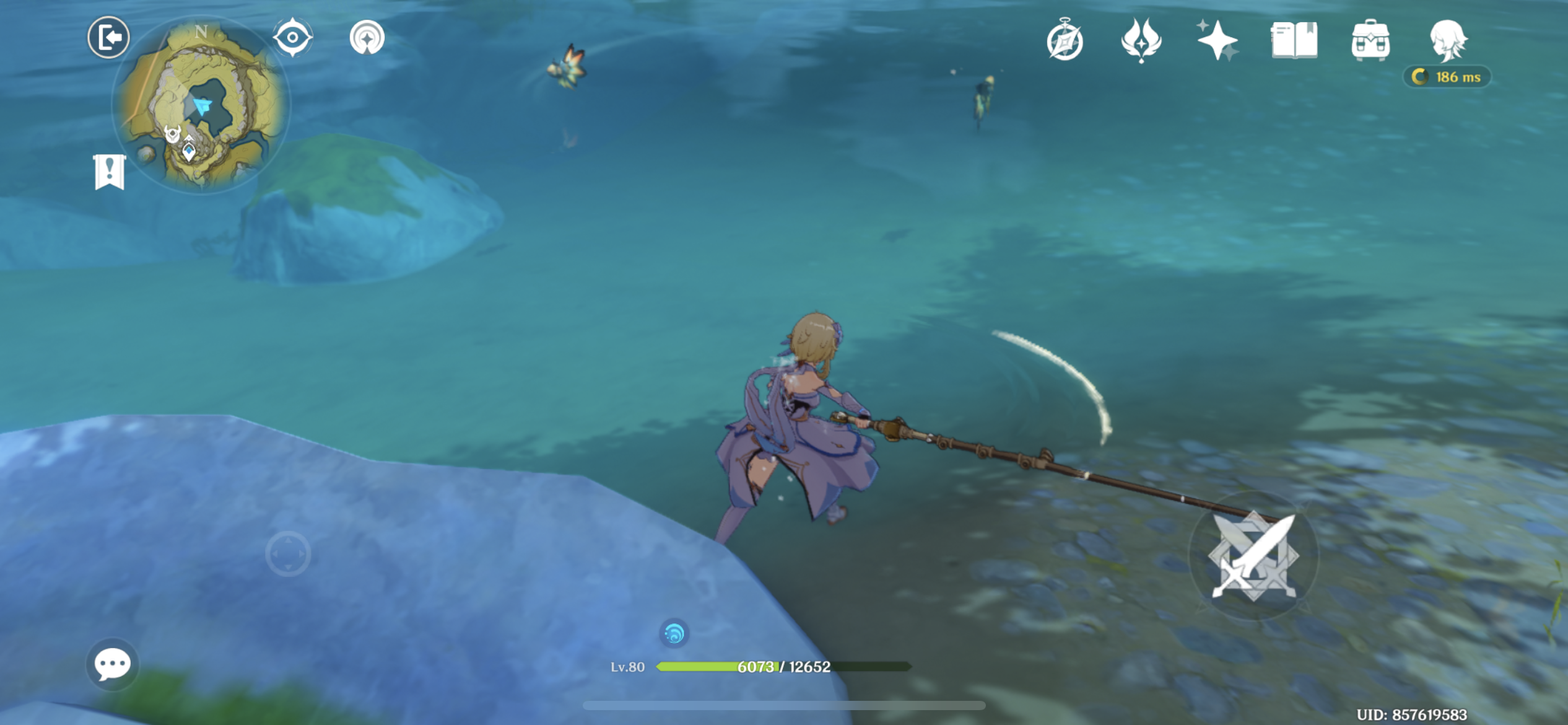Open the circular minimap
The height and width of the screenshot is (725, 1568).
(x=201, y=105)
